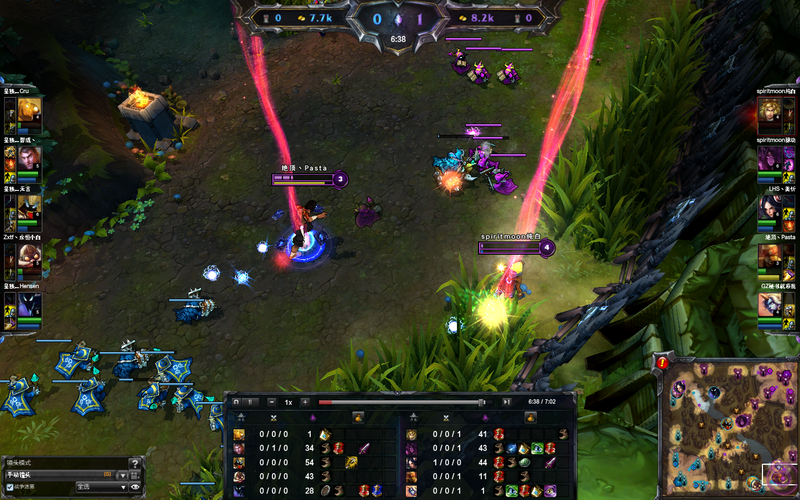The image size is (800, 500).
Task: Pause the replay playback
Action: point(251,402)
